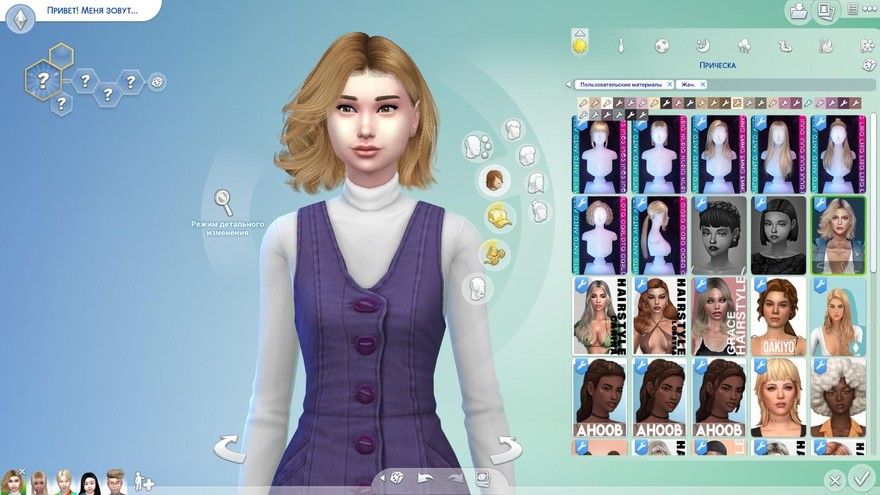Screen dimensions: 880x495
Task: Open the gallery photos button
Action: click(x=826, y=12)
